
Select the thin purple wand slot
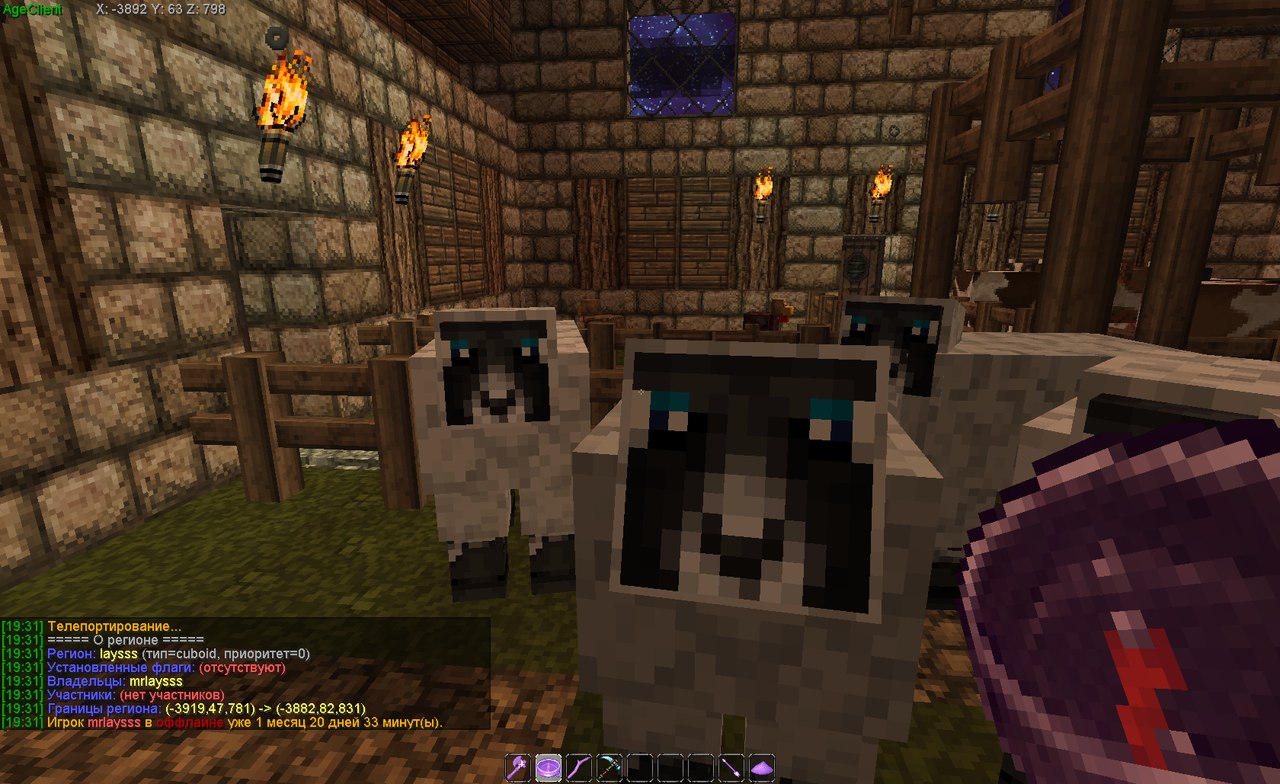pyautogui.click(x=732, y=769)
